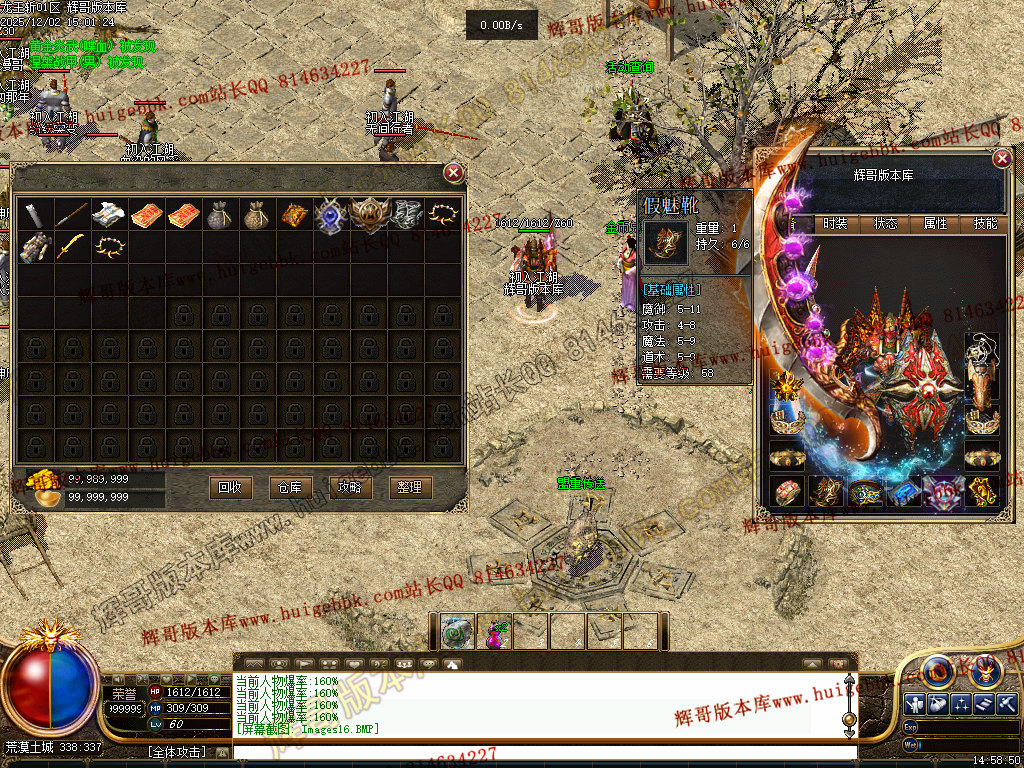This screenshot has width=1024, height=768.
Task: Switch to the 状态 status tab
Action: click(886, 224)
